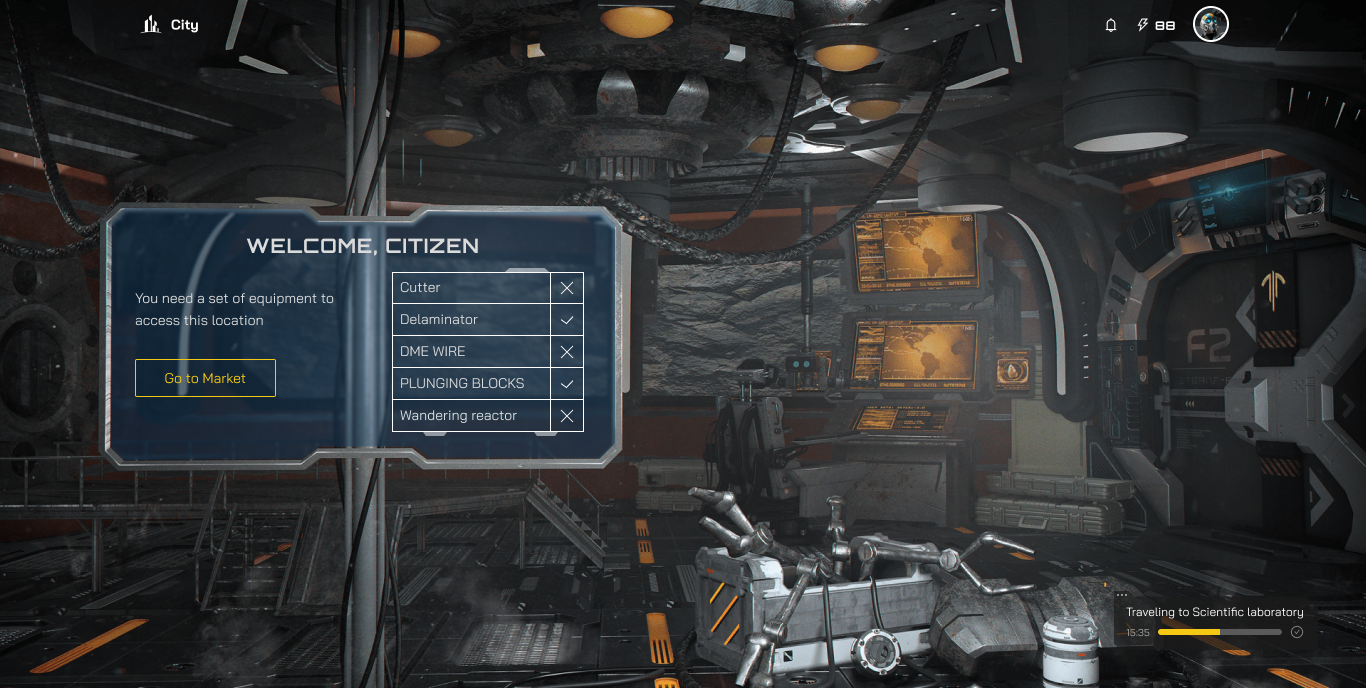Go to Market for equipment
Image resolution: width=1366 pixels, height=688 pixels.
point(205,378)
